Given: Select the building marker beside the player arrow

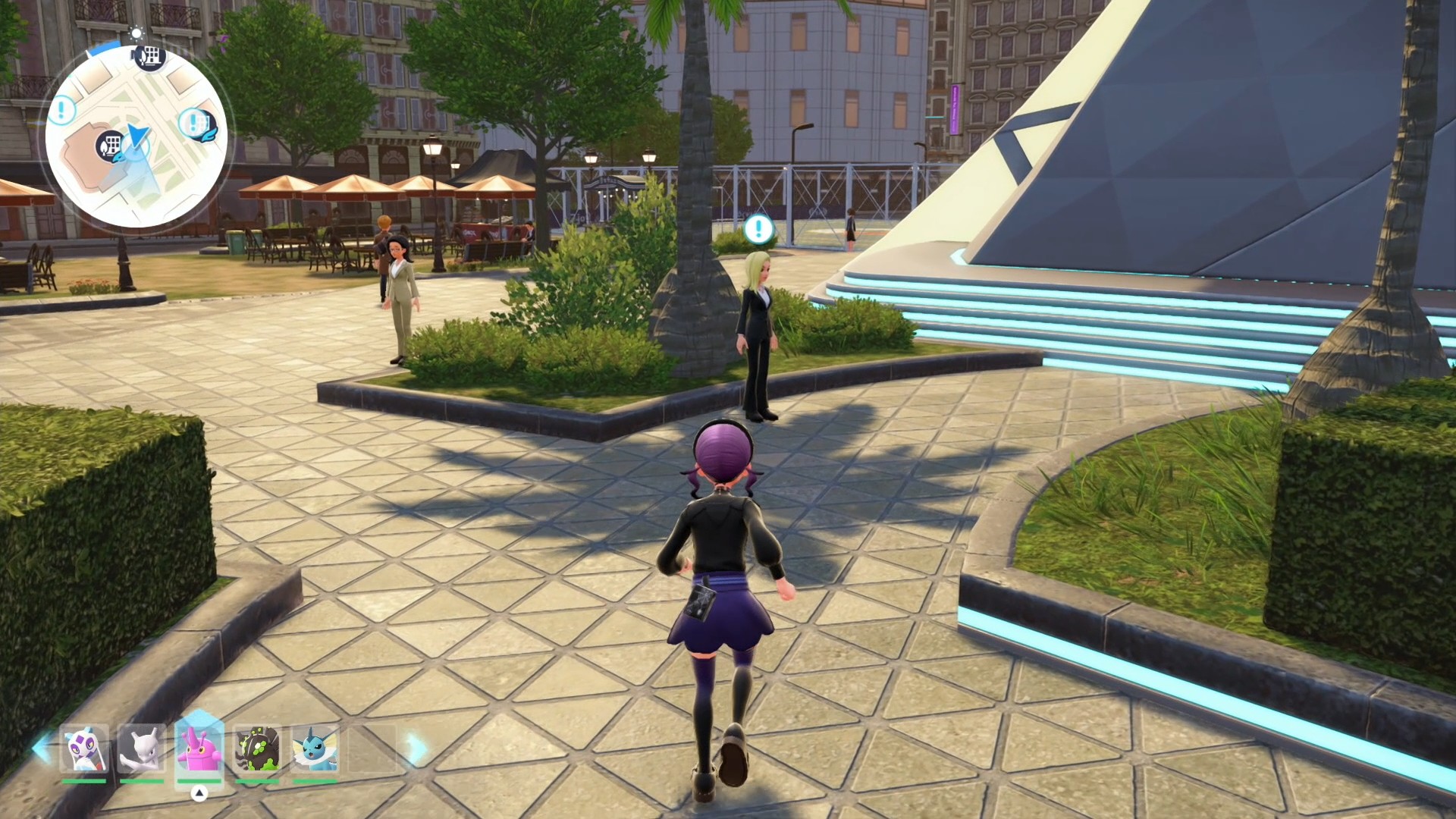Looking at the screenshot, I should tap(110, 145).
